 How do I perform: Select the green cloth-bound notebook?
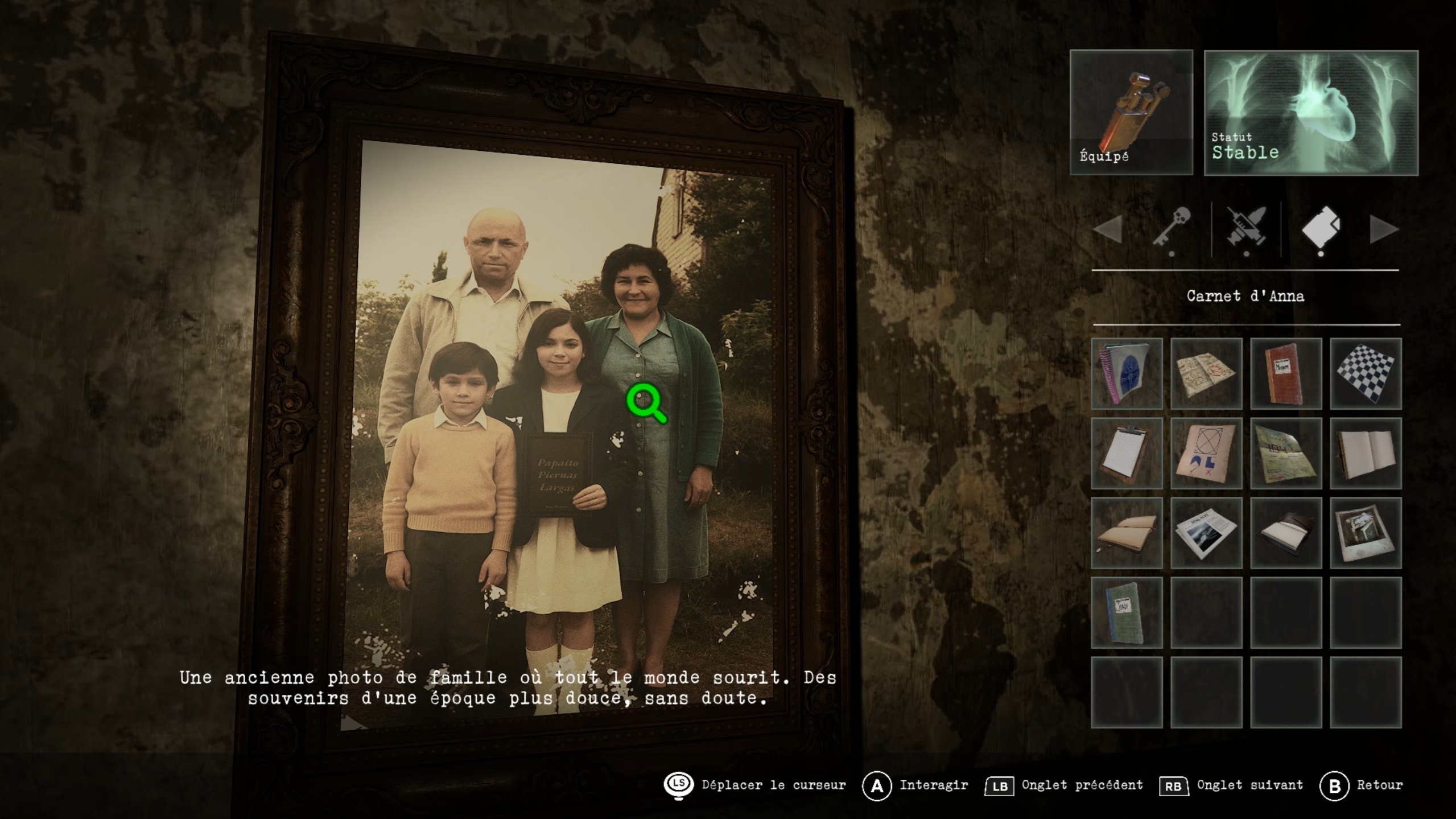[x=1127, y=612]
